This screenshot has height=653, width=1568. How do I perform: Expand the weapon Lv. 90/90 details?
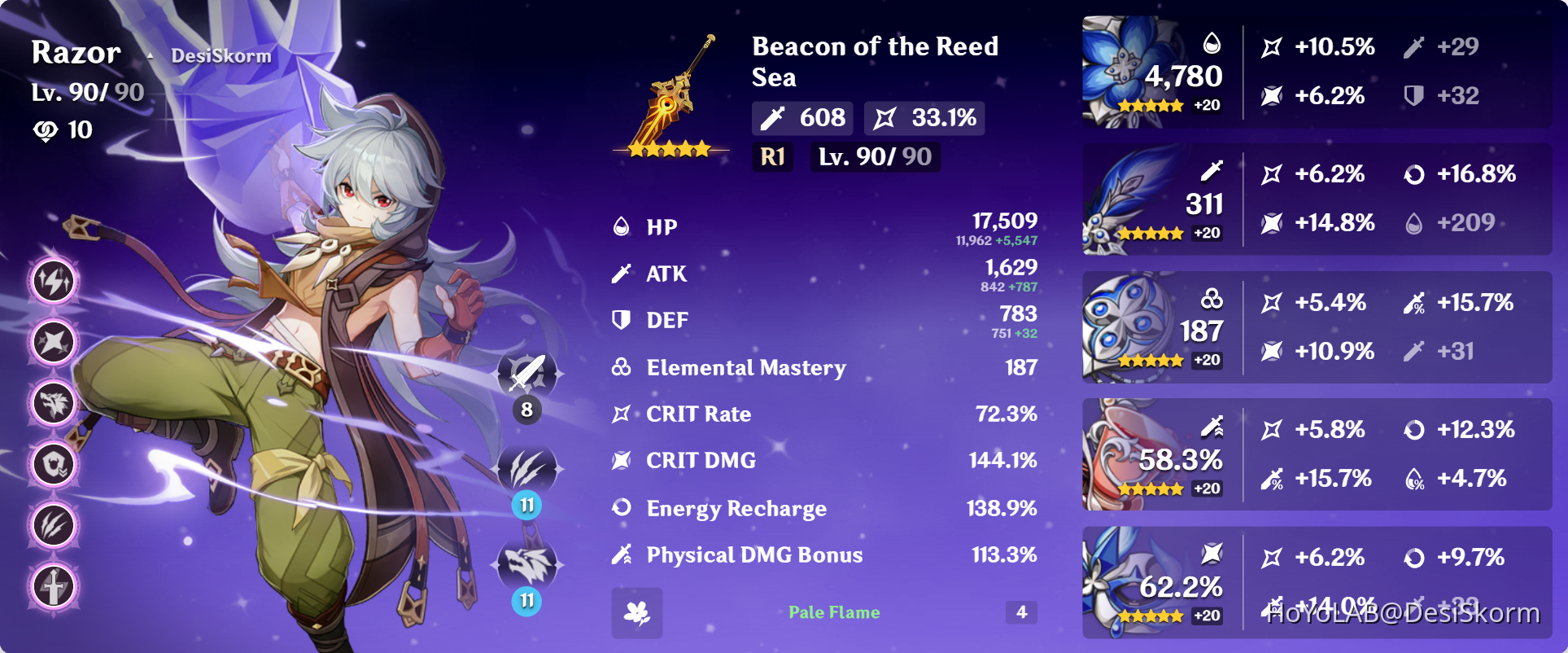[874, 156]
